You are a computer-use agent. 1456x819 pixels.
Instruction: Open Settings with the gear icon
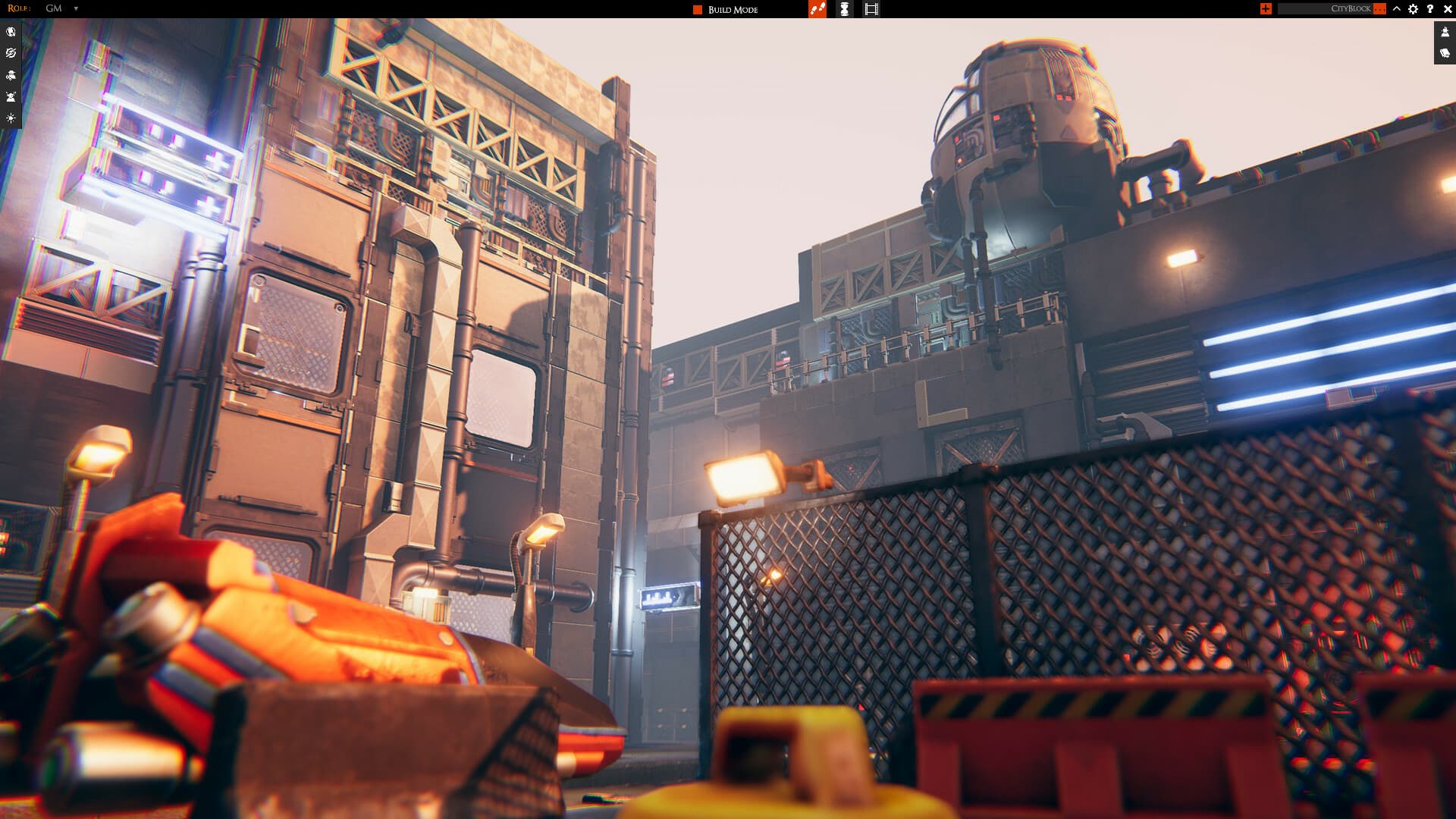[1412, 9]
